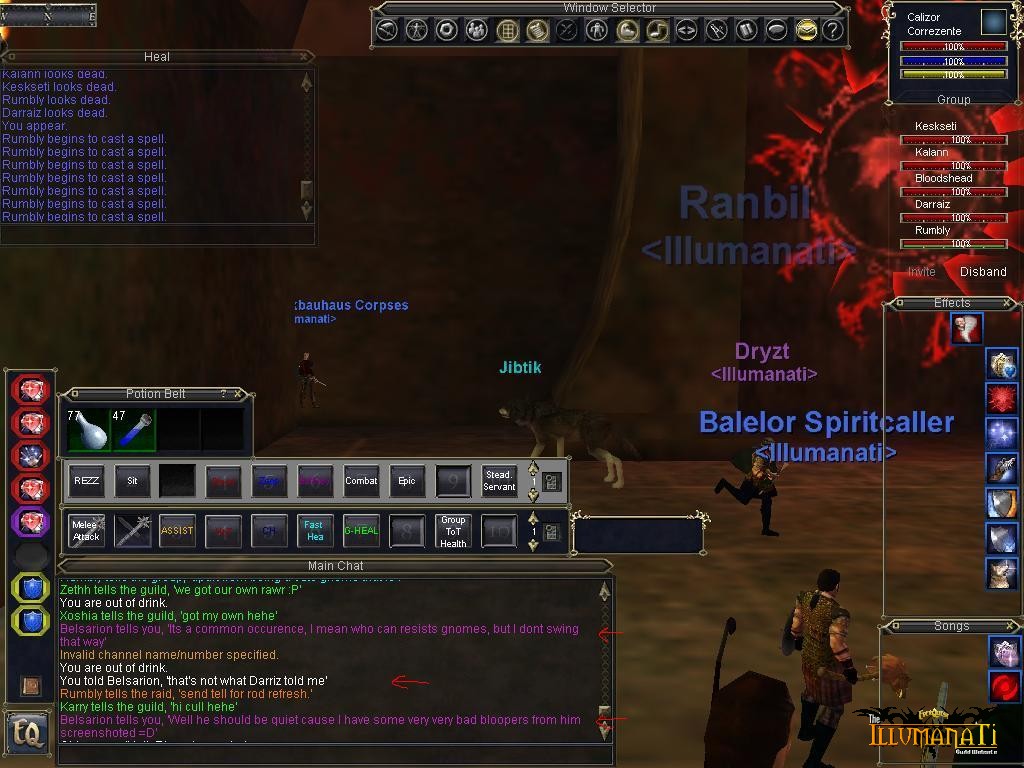Viewport: 1024px width, 768px height.
Task: Activate the Sit hotkey button
Action: [132, 481]
